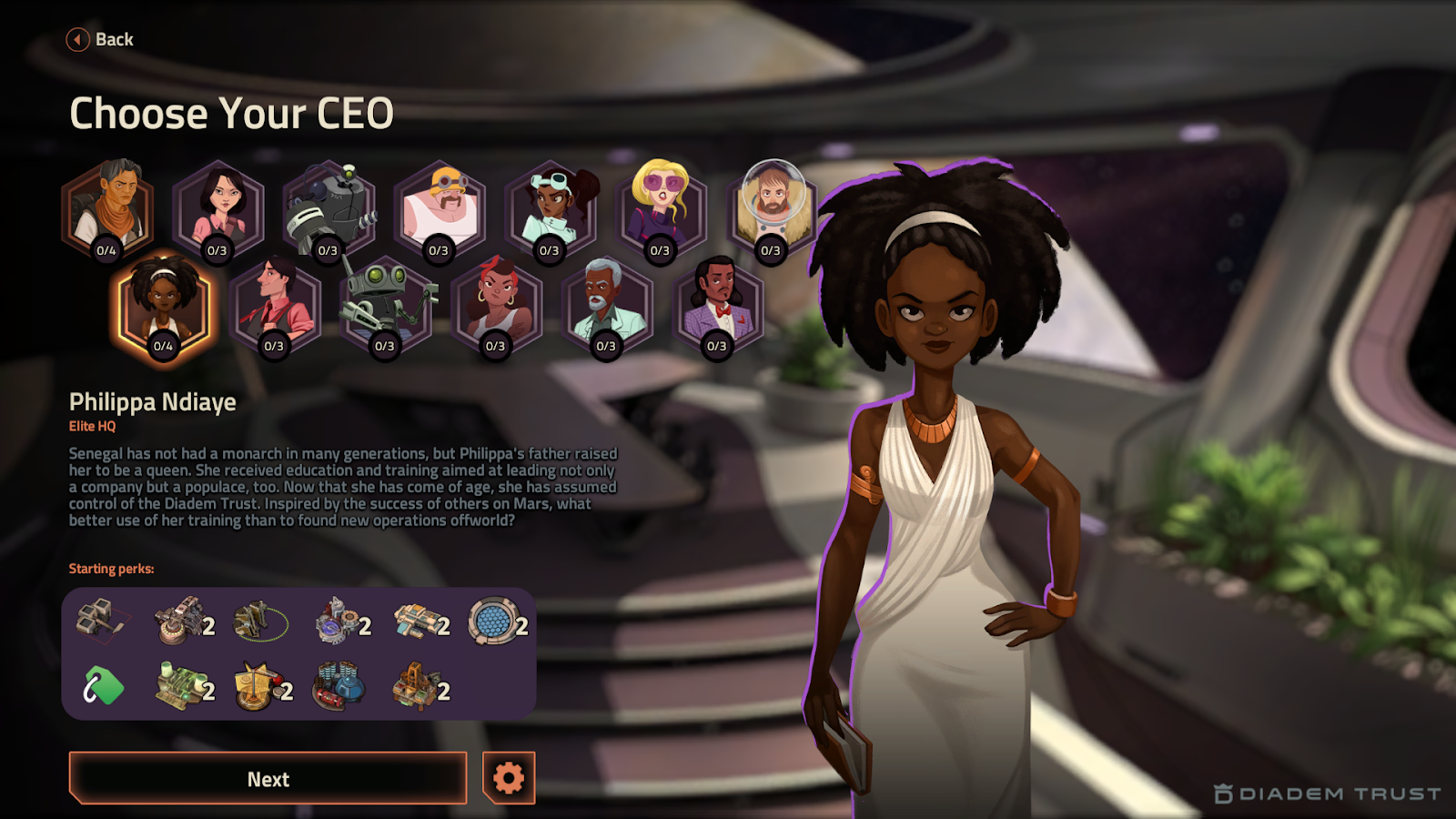This screenshot has width=1456, height=819.
Task: Choose the woman with goggles on her head
Action: [x=551, y=208]
